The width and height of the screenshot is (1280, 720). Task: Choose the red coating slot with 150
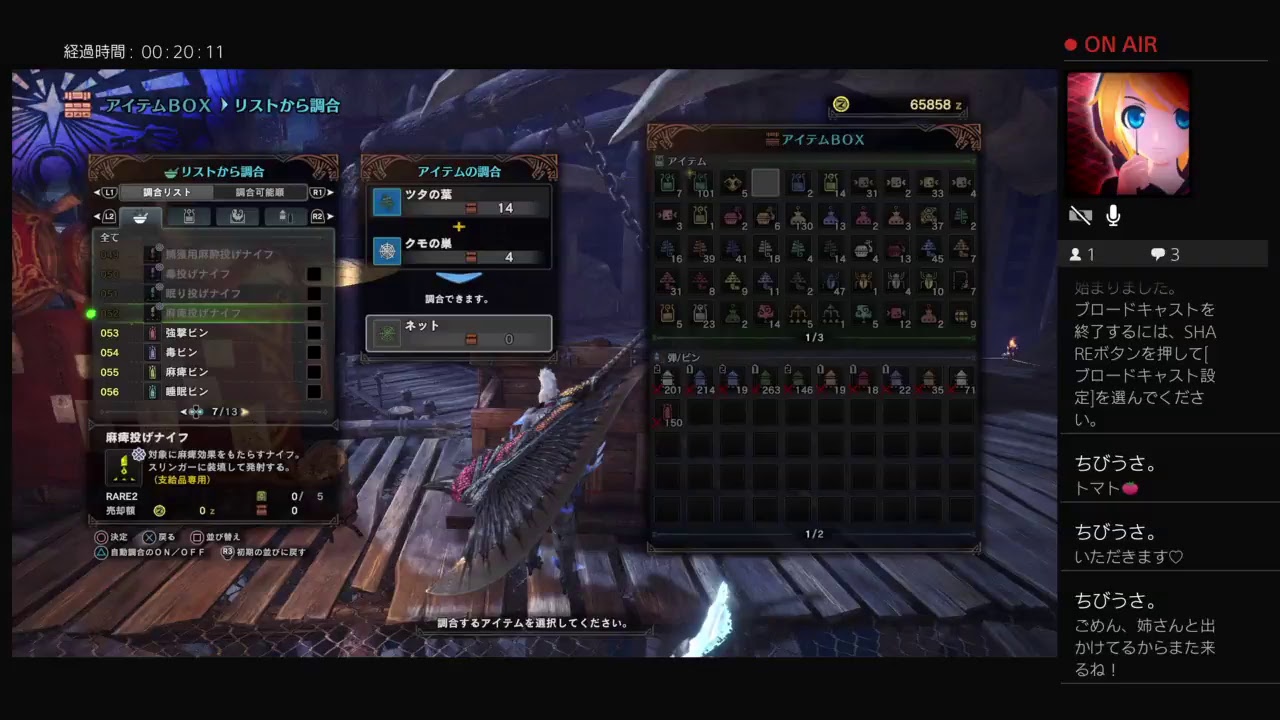pyautogui.click(x=668, y=413)
